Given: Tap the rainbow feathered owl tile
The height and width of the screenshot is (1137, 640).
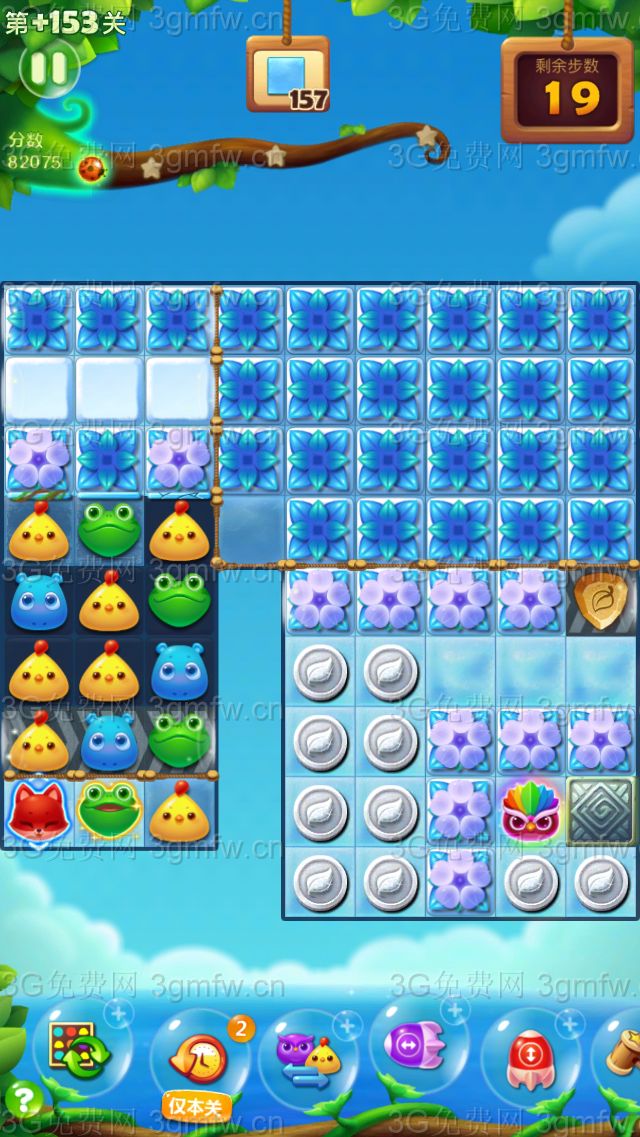Looking at the screenshot, I should pyautogui.click(x=530, y=813).
